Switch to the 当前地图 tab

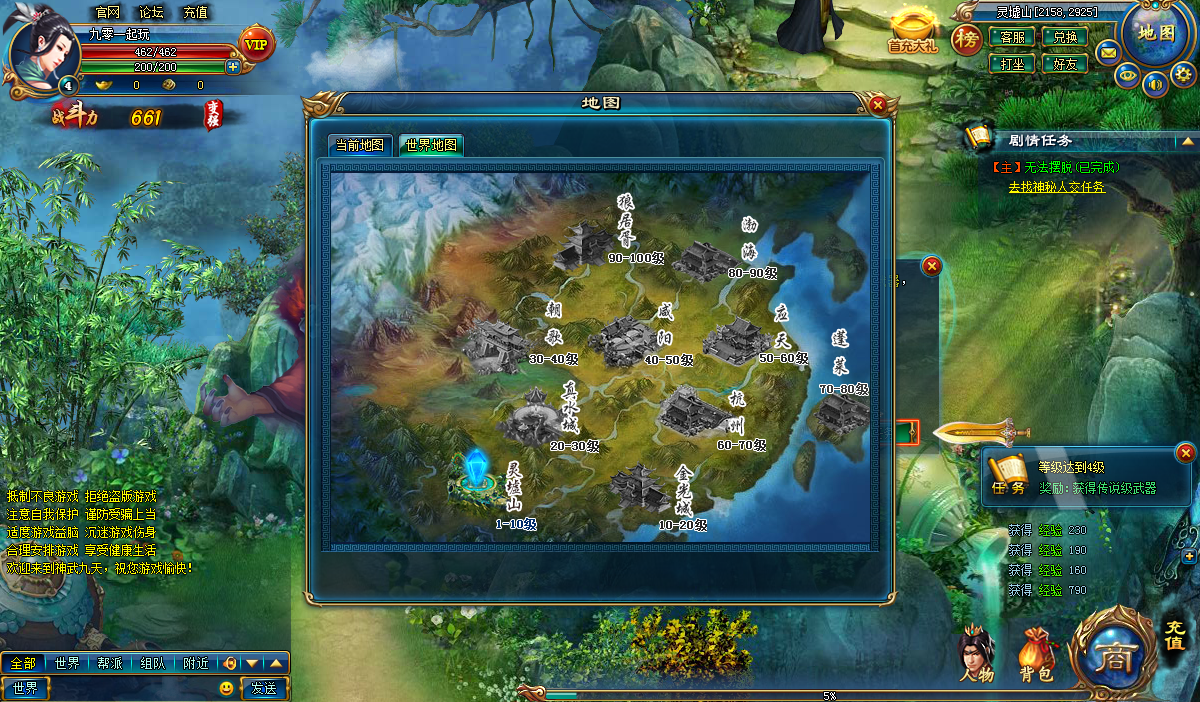(359, 145)
